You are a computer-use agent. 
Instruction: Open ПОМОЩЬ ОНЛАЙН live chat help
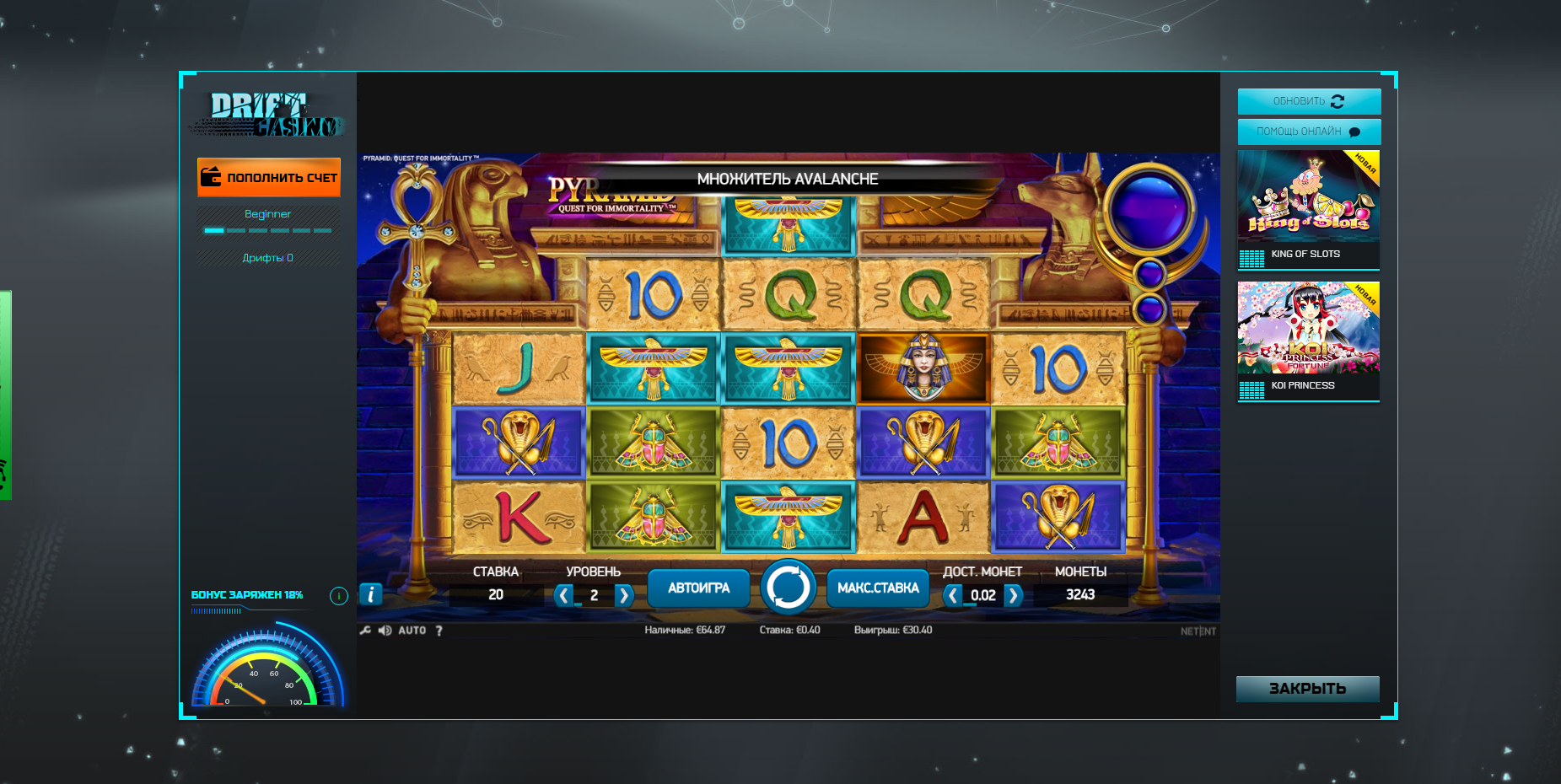(x=1309, y=132)
